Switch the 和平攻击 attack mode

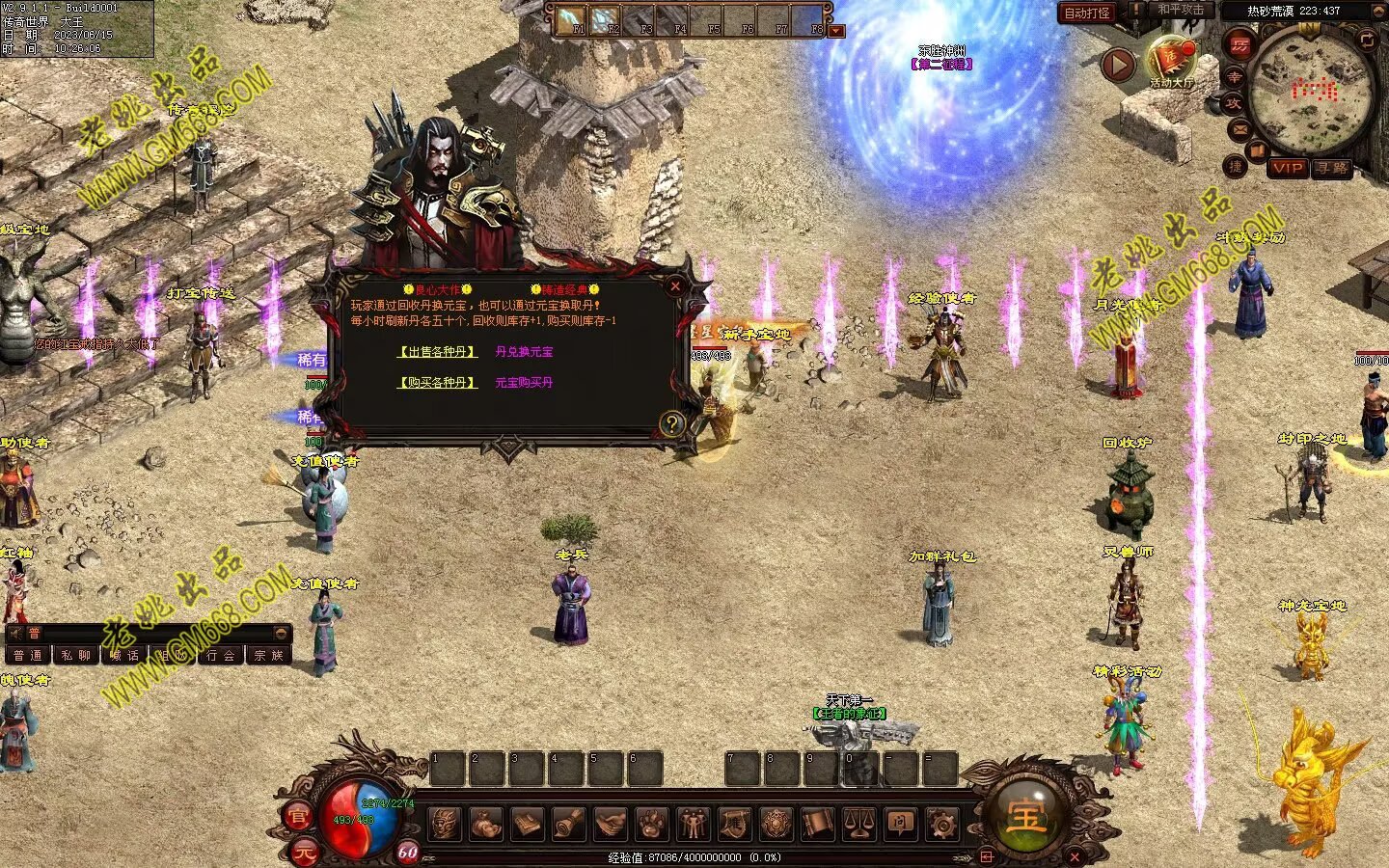[x=1181, y=11]
